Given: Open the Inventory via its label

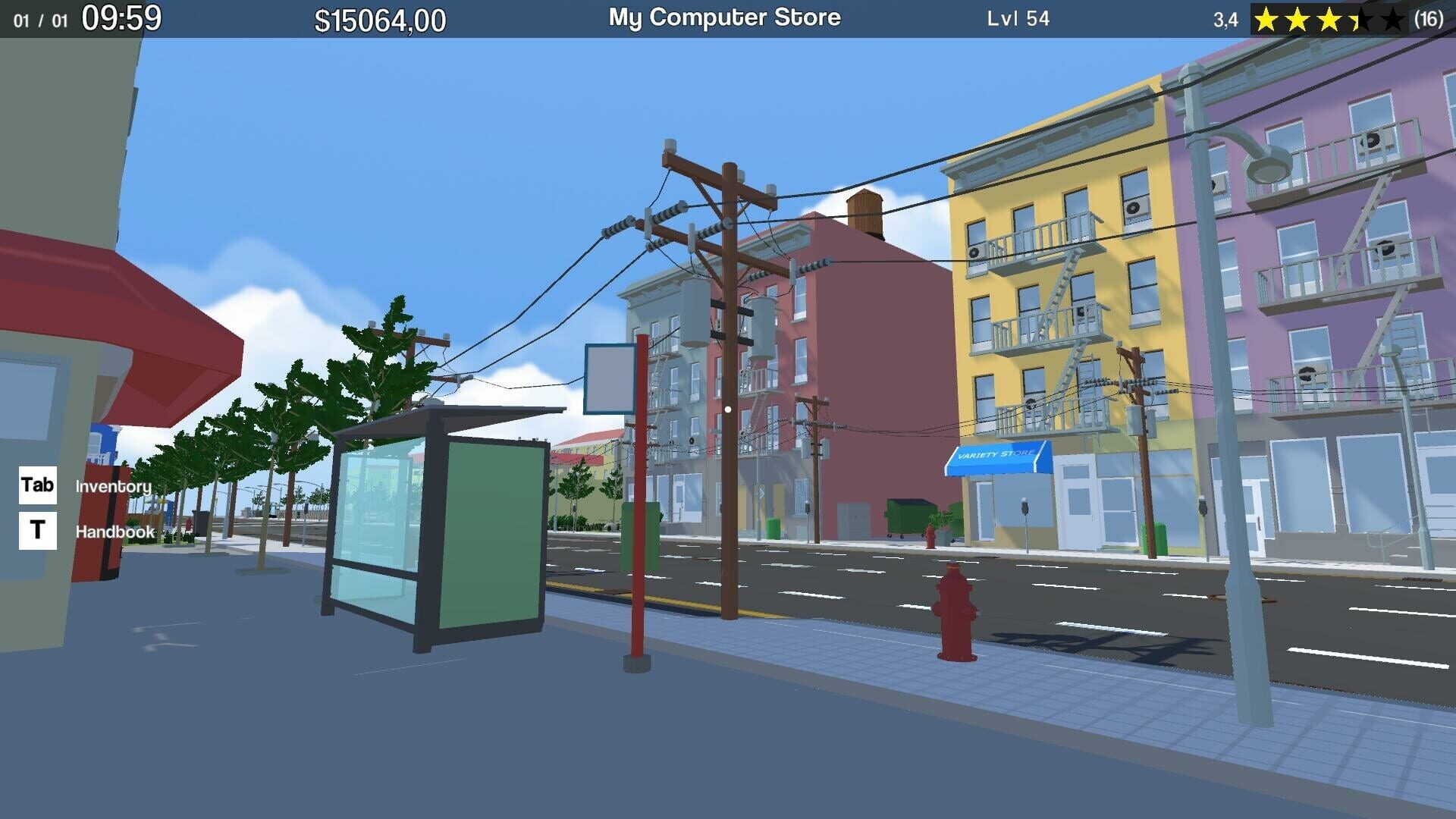Looking at the screenshot, I should (111, 486).
